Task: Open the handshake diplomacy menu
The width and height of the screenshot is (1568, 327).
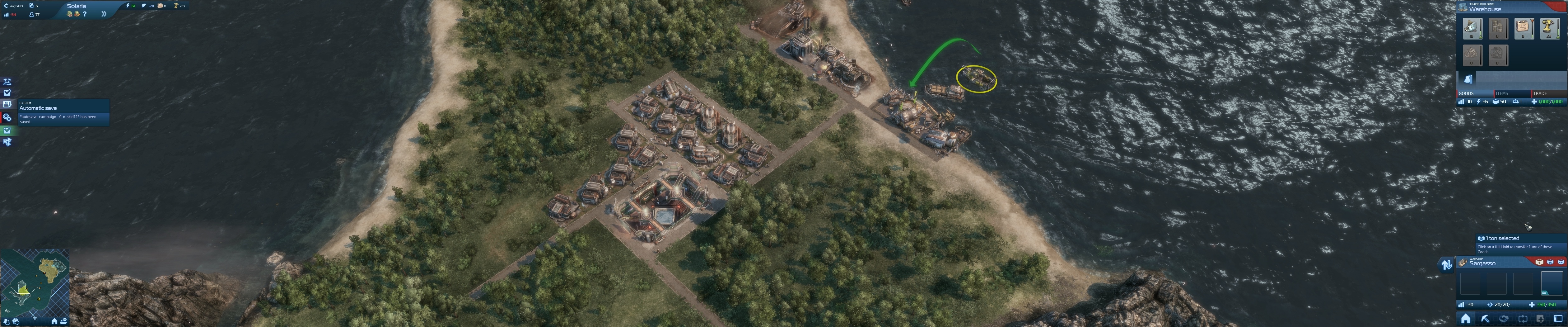Action: 1504,319
